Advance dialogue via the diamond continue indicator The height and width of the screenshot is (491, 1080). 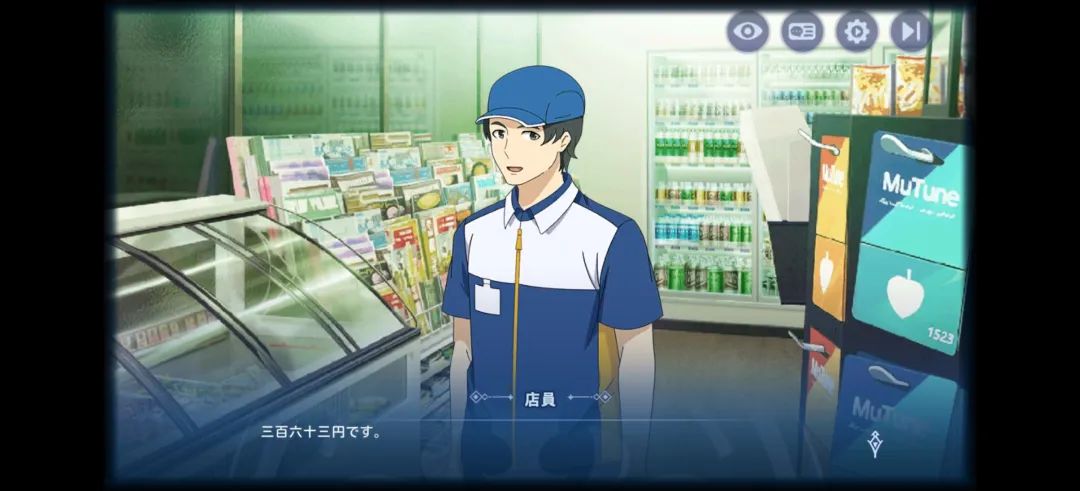(875, 444)
